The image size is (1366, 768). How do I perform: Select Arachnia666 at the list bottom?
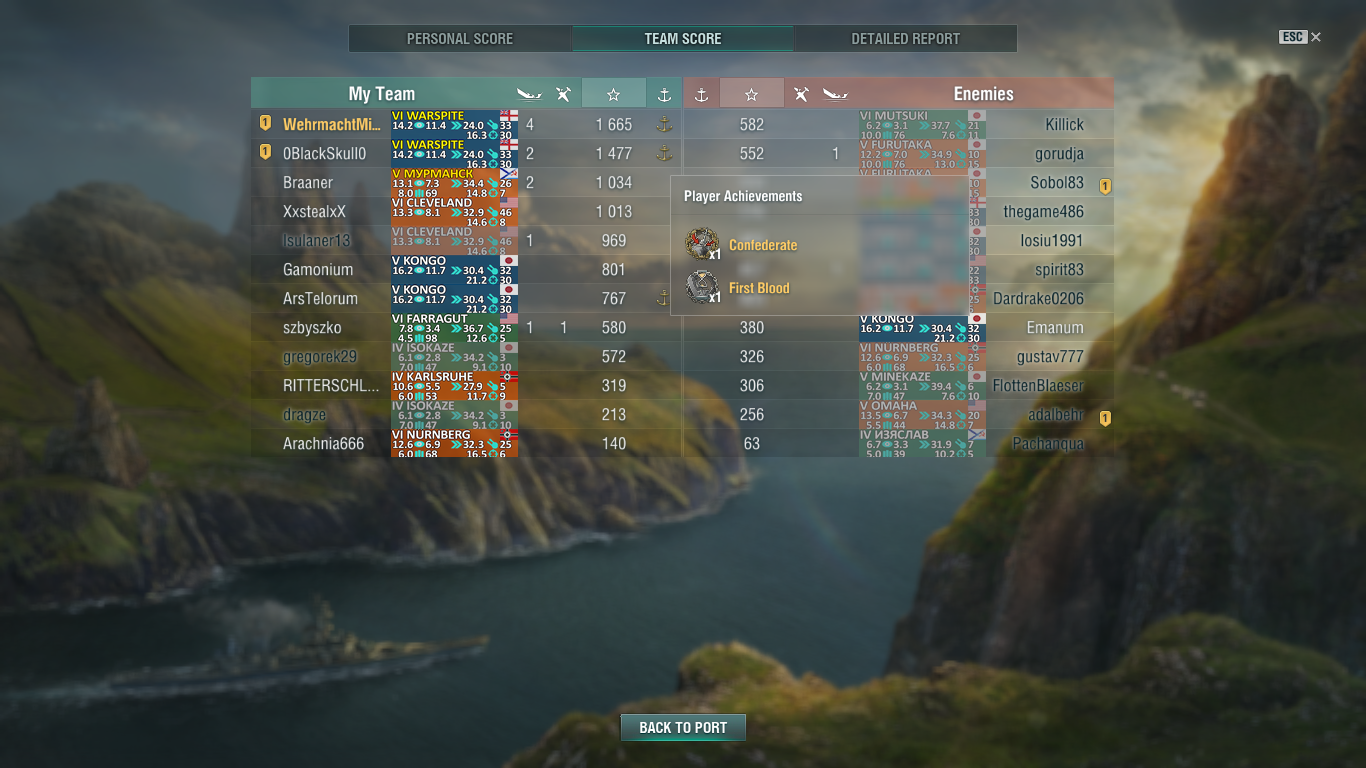[323, 444]
